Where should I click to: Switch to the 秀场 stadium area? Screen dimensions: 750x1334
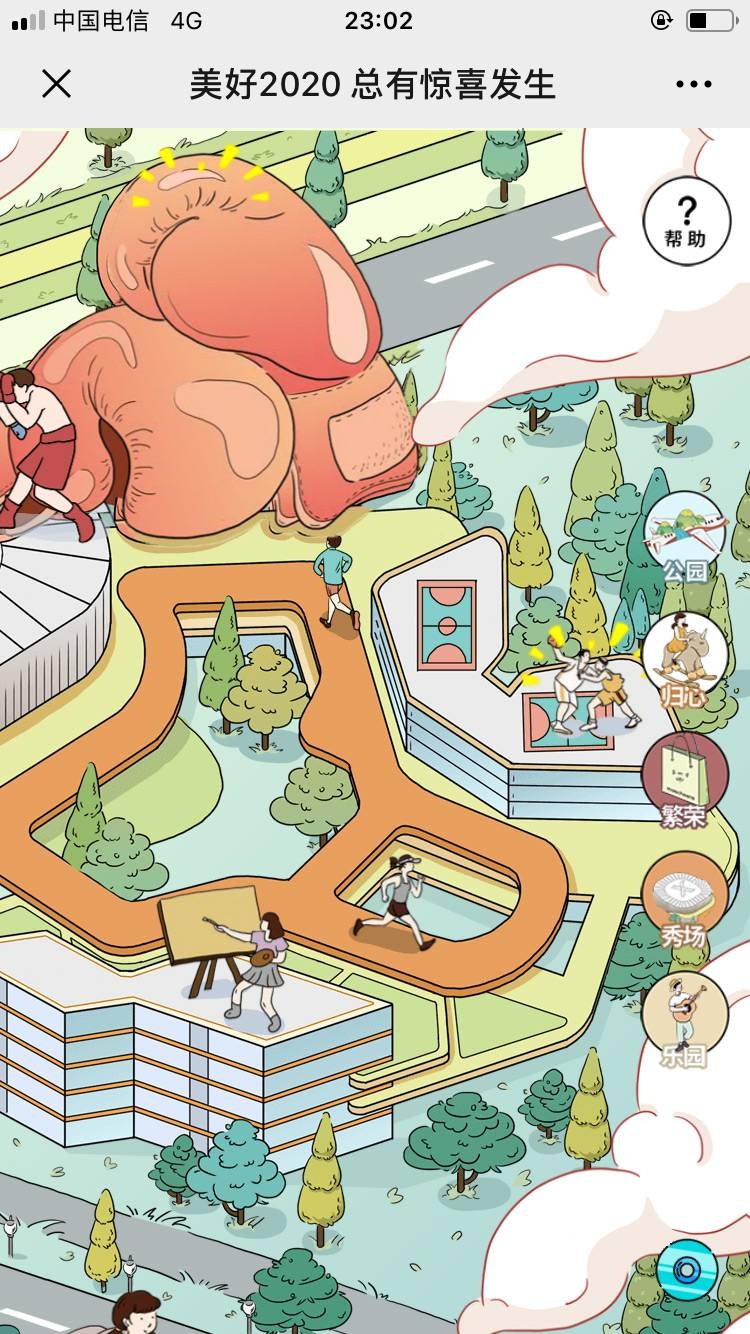(685, 898)
